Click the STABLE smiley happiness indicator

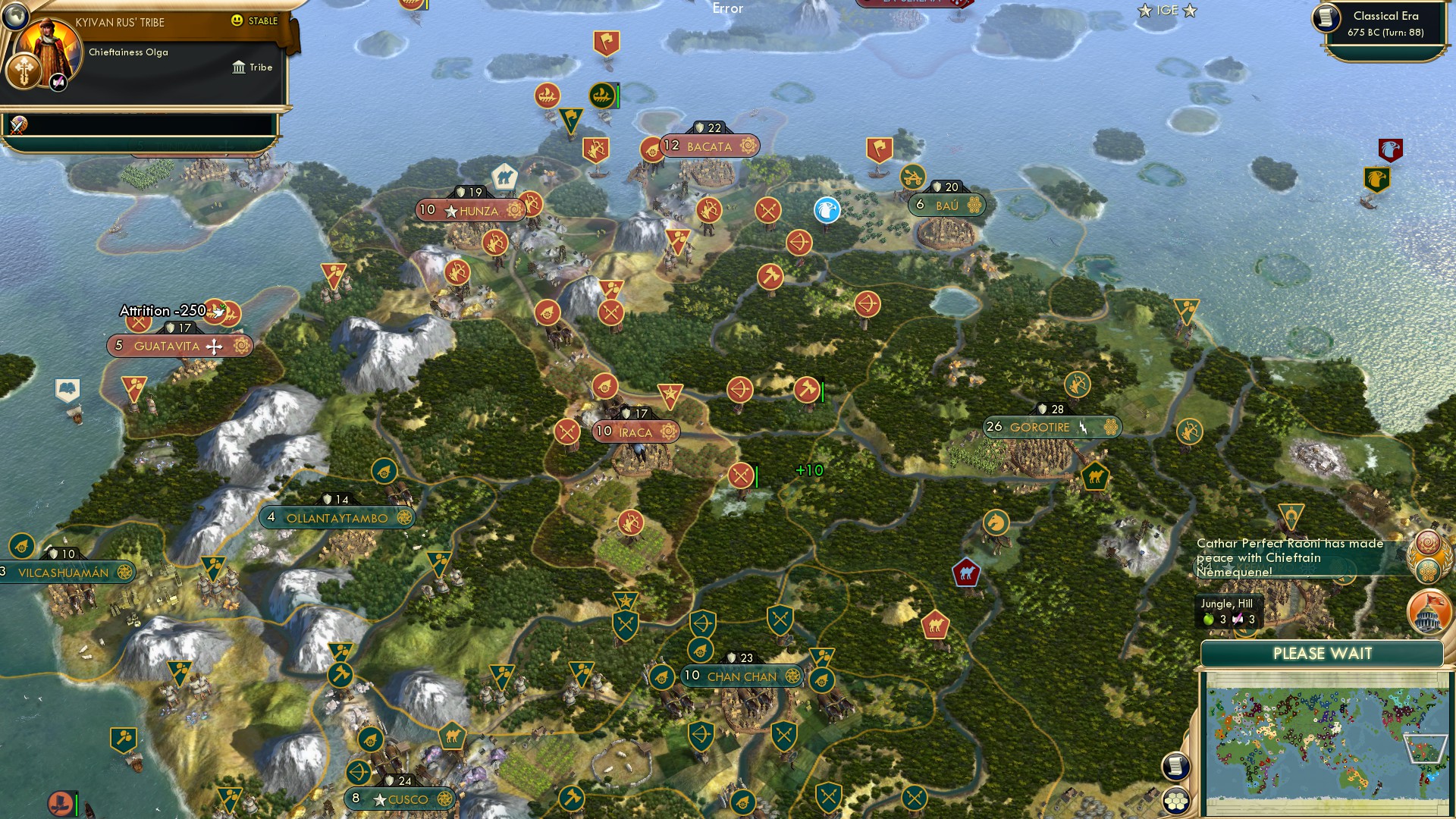(x=237, y=20)
